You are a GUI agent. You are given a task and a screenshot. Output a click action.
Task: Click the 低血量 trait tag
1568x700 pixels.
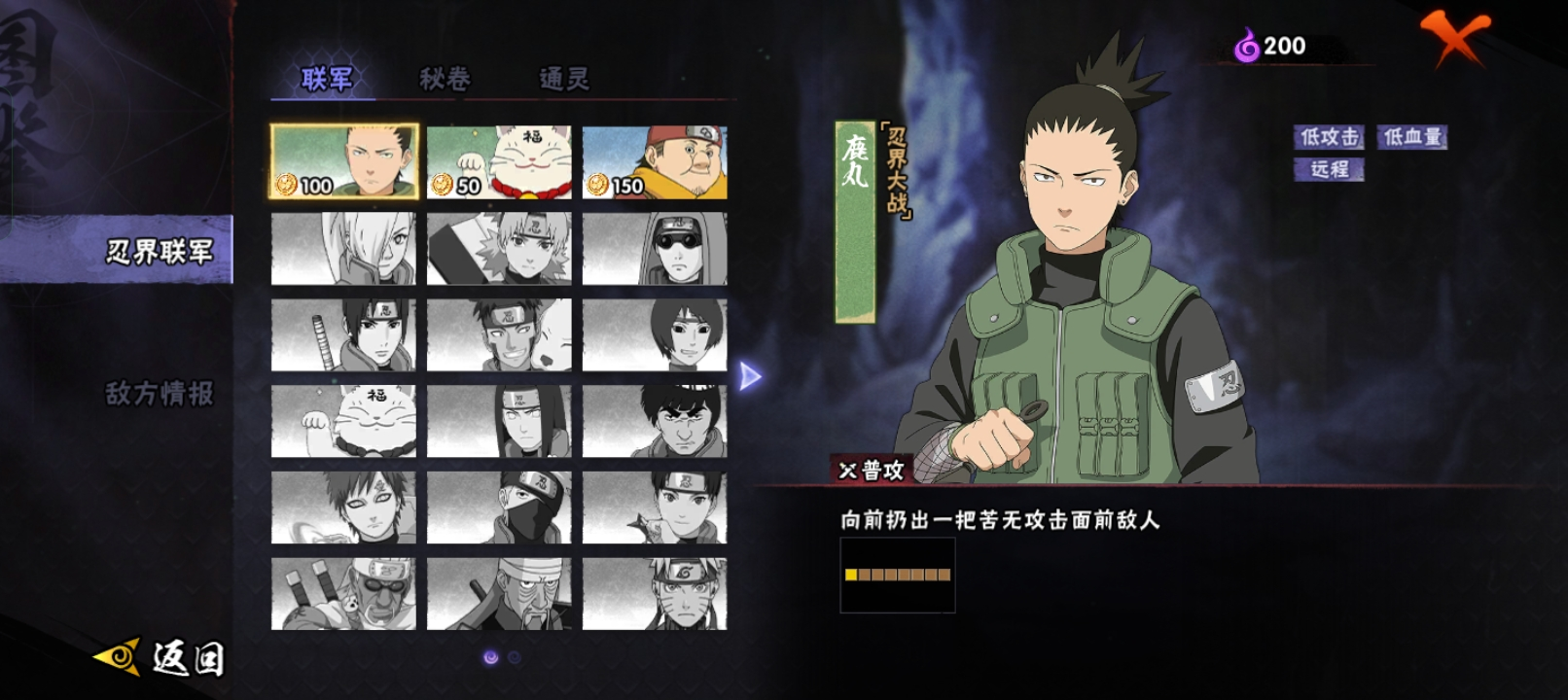1412,137
